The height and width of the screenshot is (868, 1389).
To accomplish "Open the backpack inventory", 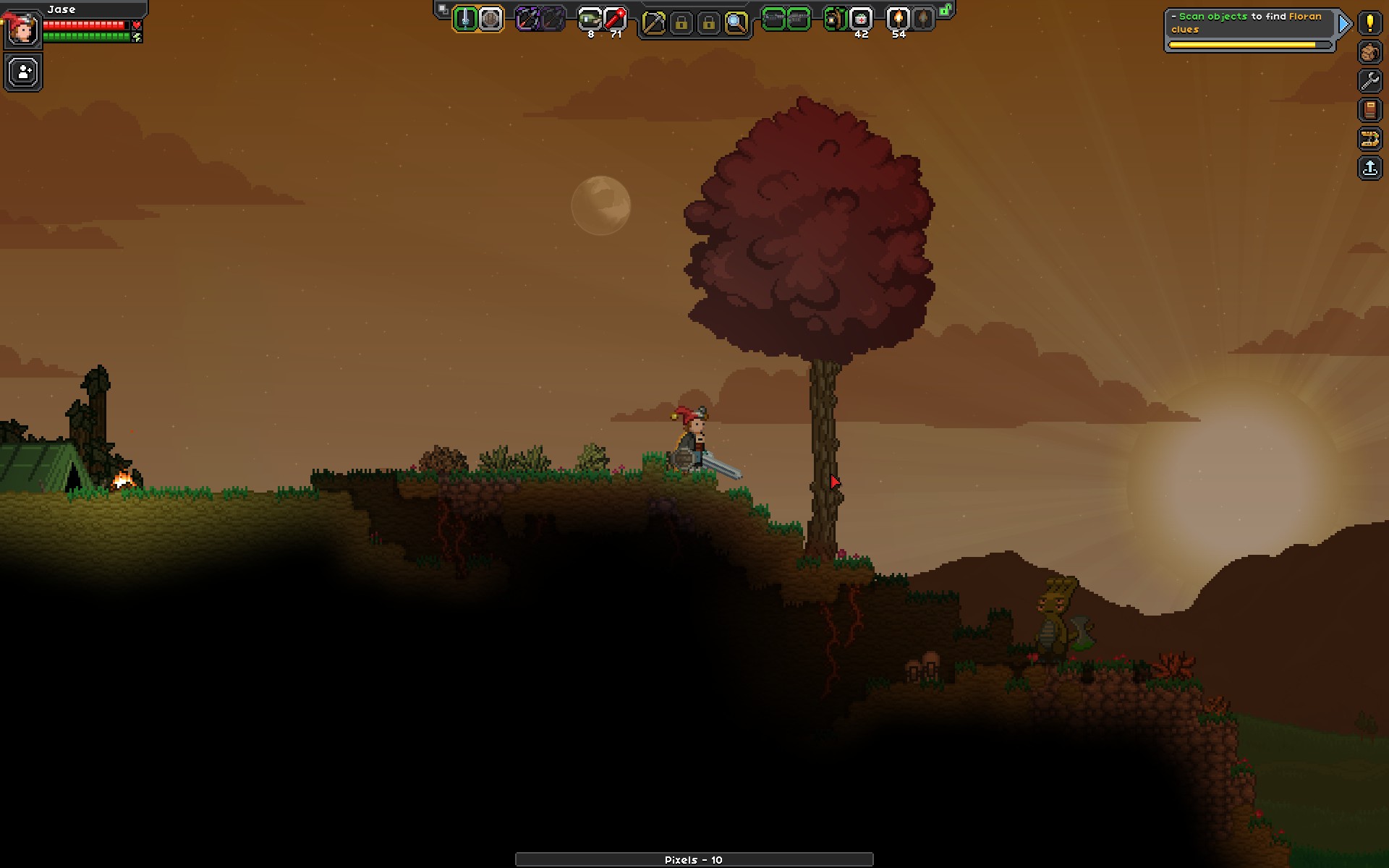I will (1369, 52).
